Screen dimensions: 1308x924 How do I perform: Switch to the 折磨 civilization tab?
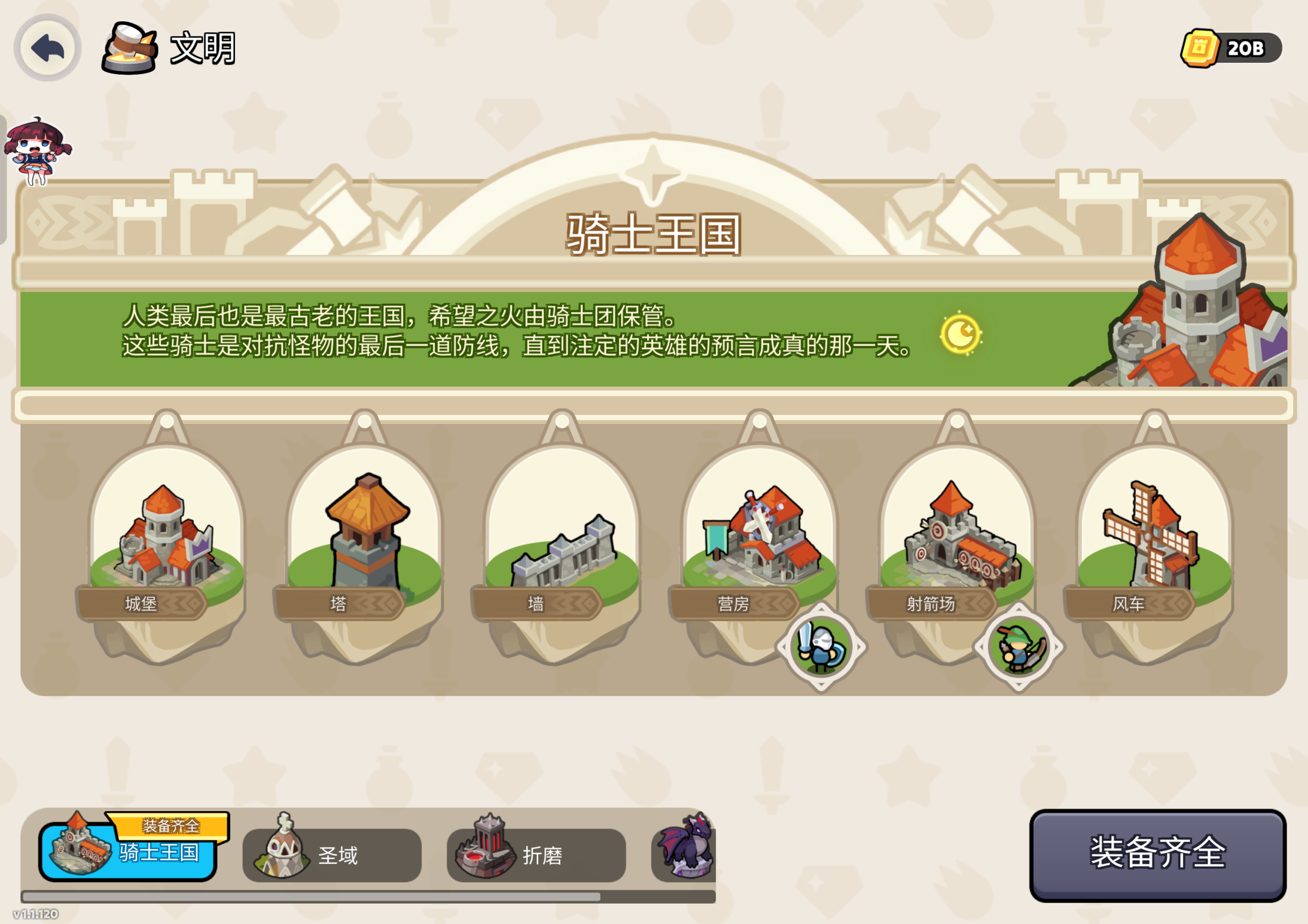coord(536,855)
